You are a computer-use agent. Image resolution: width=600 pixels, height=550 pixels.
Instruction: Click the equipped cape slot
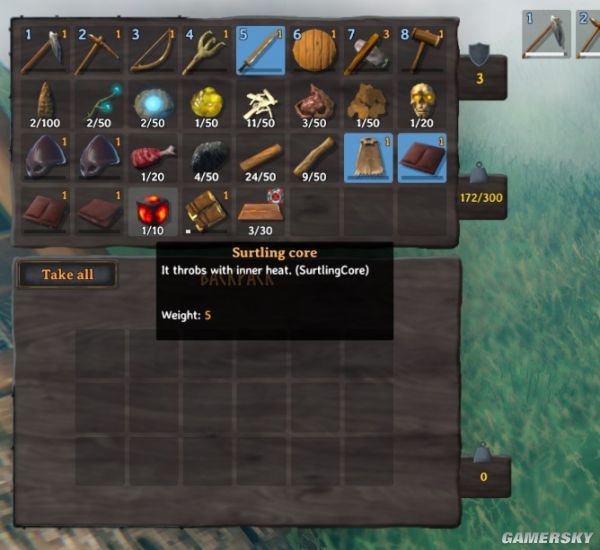coord(368,158)
